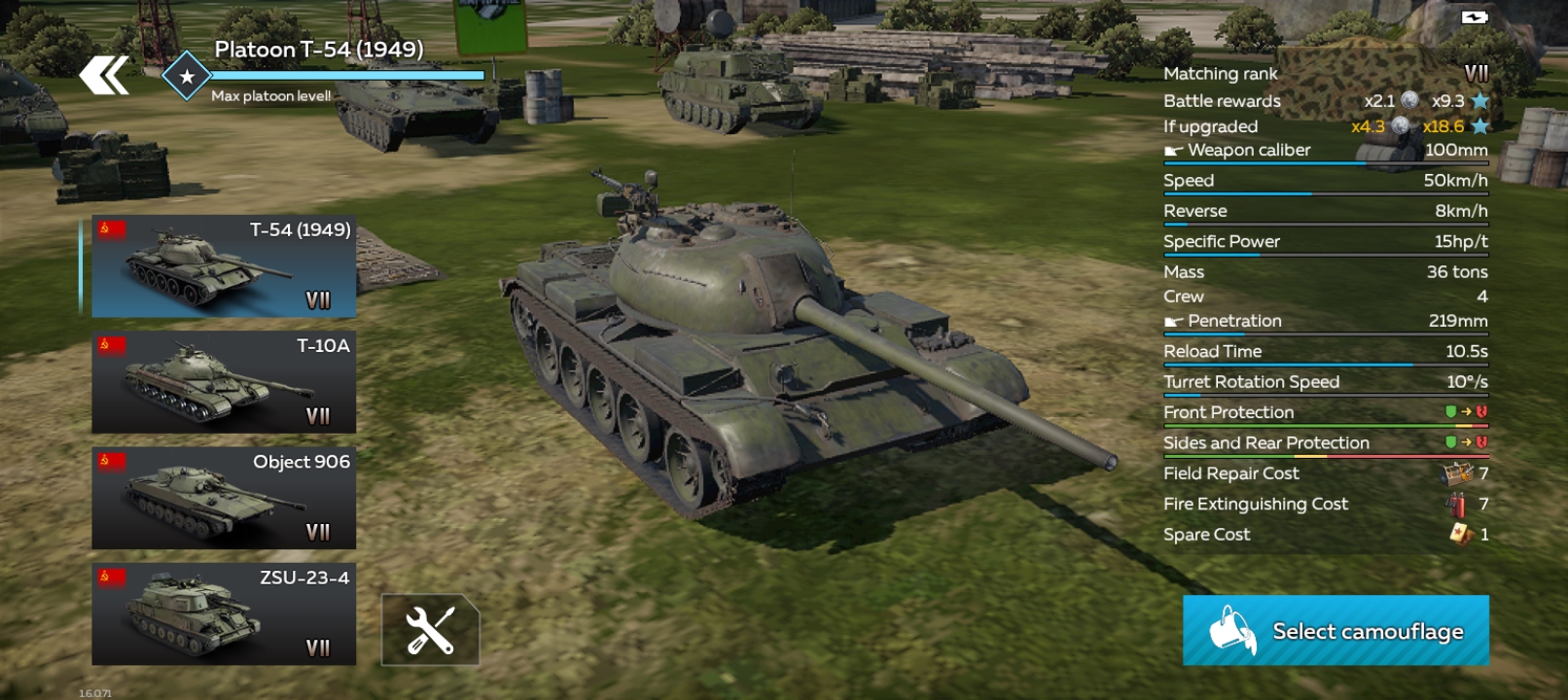Click the broken red shield beside Sides and Rear Protection
This screenshot has width=1568, height=700.
[x=1480, y=441]
